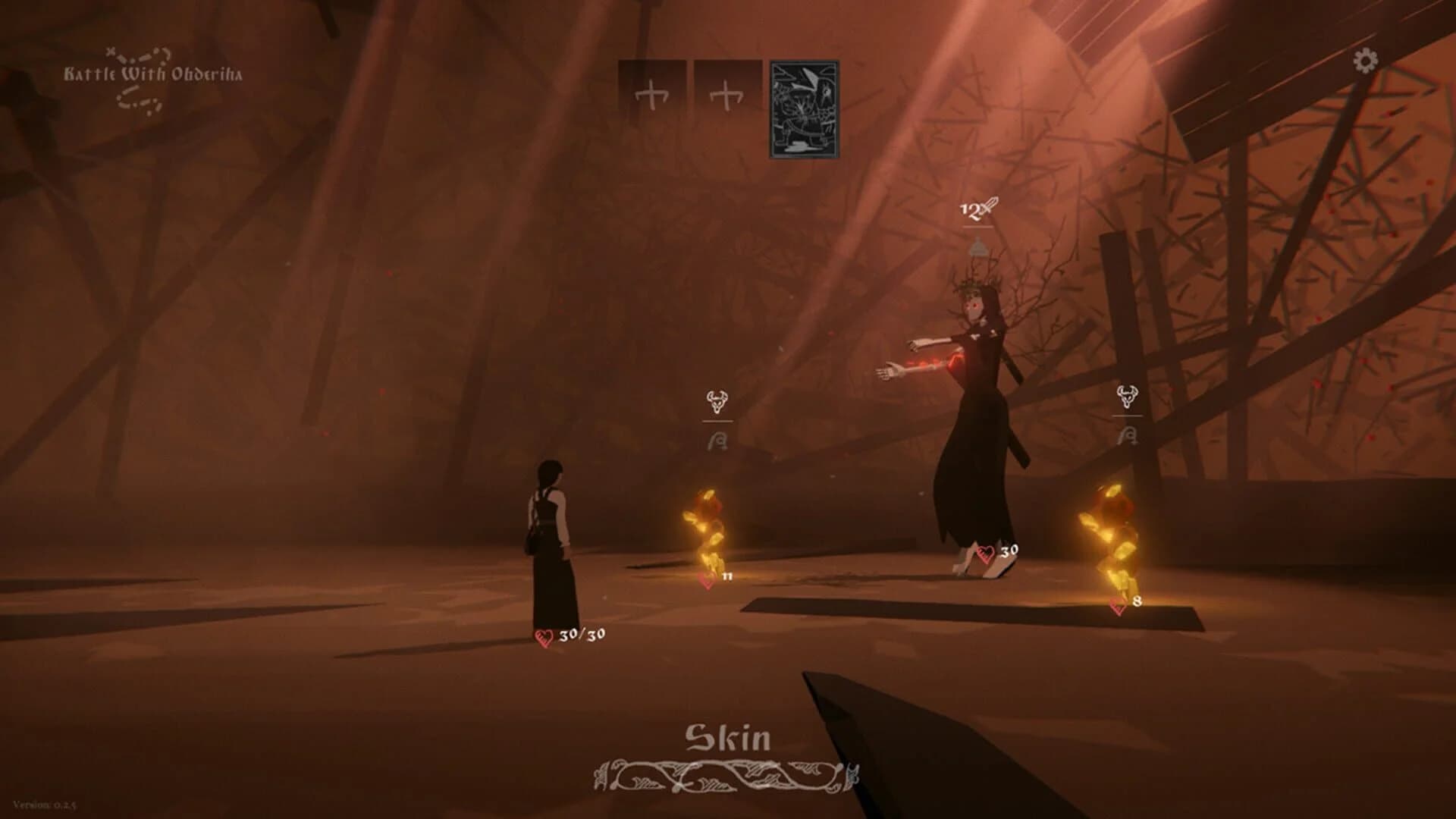Viewport: 1456px width, 819px height.
Task: Click the heart icon next to 30/30 health
Action: [x=544, y=639]
